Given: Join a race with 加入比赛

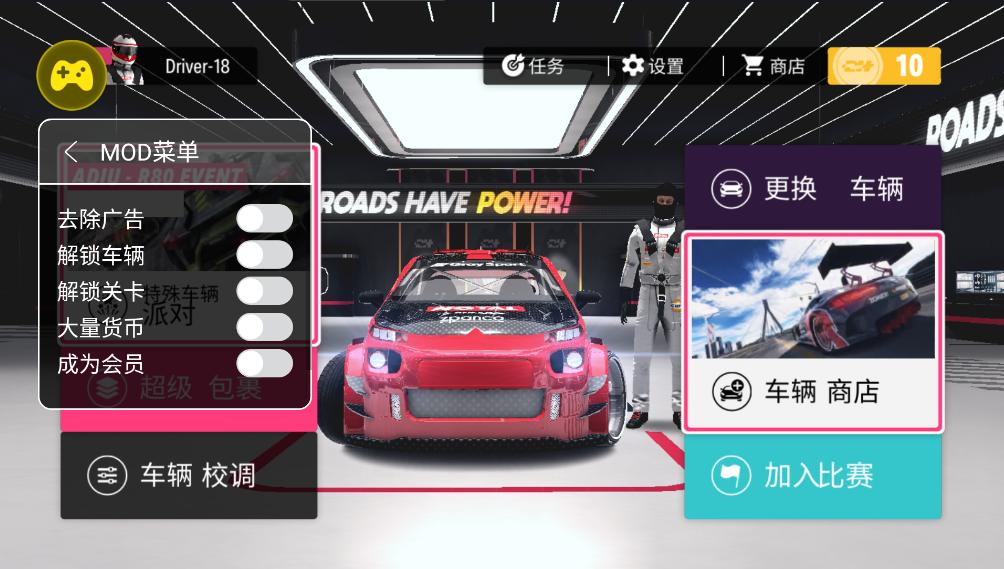Looking at the screenshot, I should [812, 476].
